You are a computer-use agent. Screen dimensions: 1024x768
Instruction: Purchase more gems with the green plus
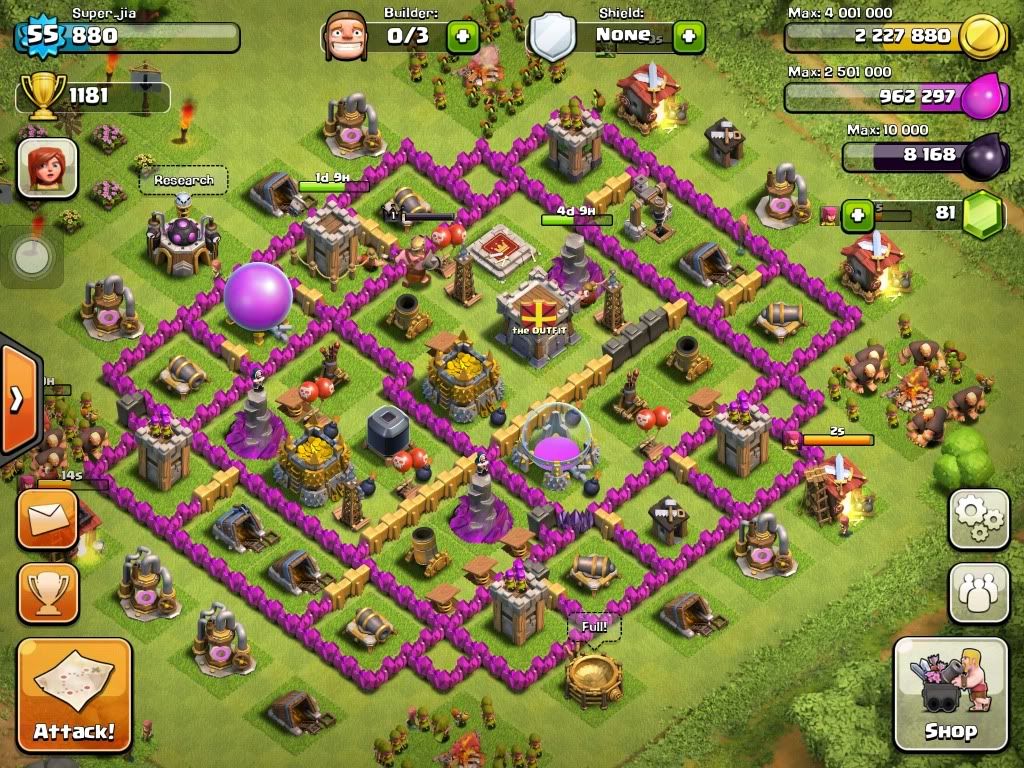click(856, 214)
